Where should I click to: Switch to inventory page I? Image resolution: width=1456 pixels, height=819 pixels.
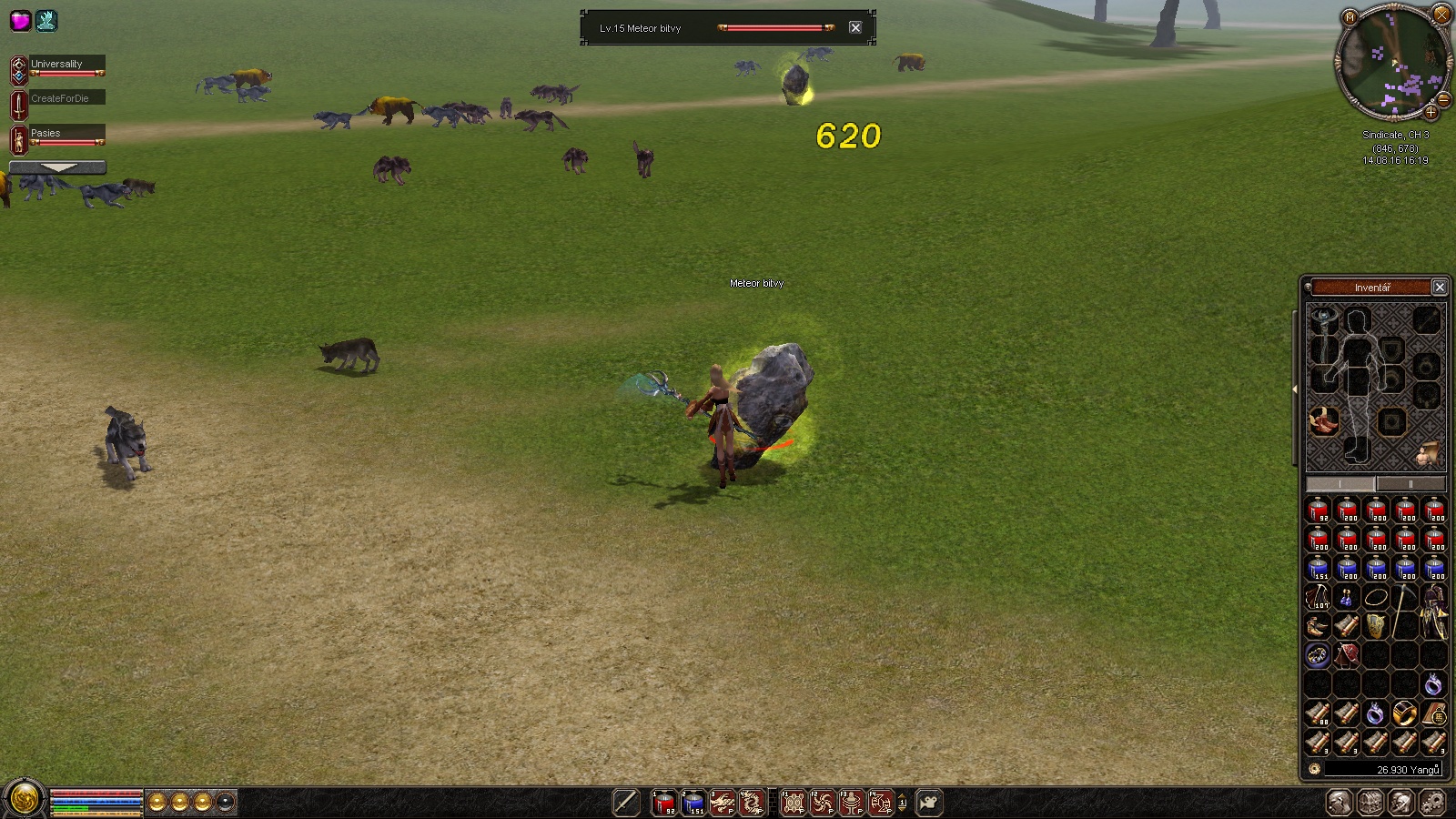(1340, 484)
